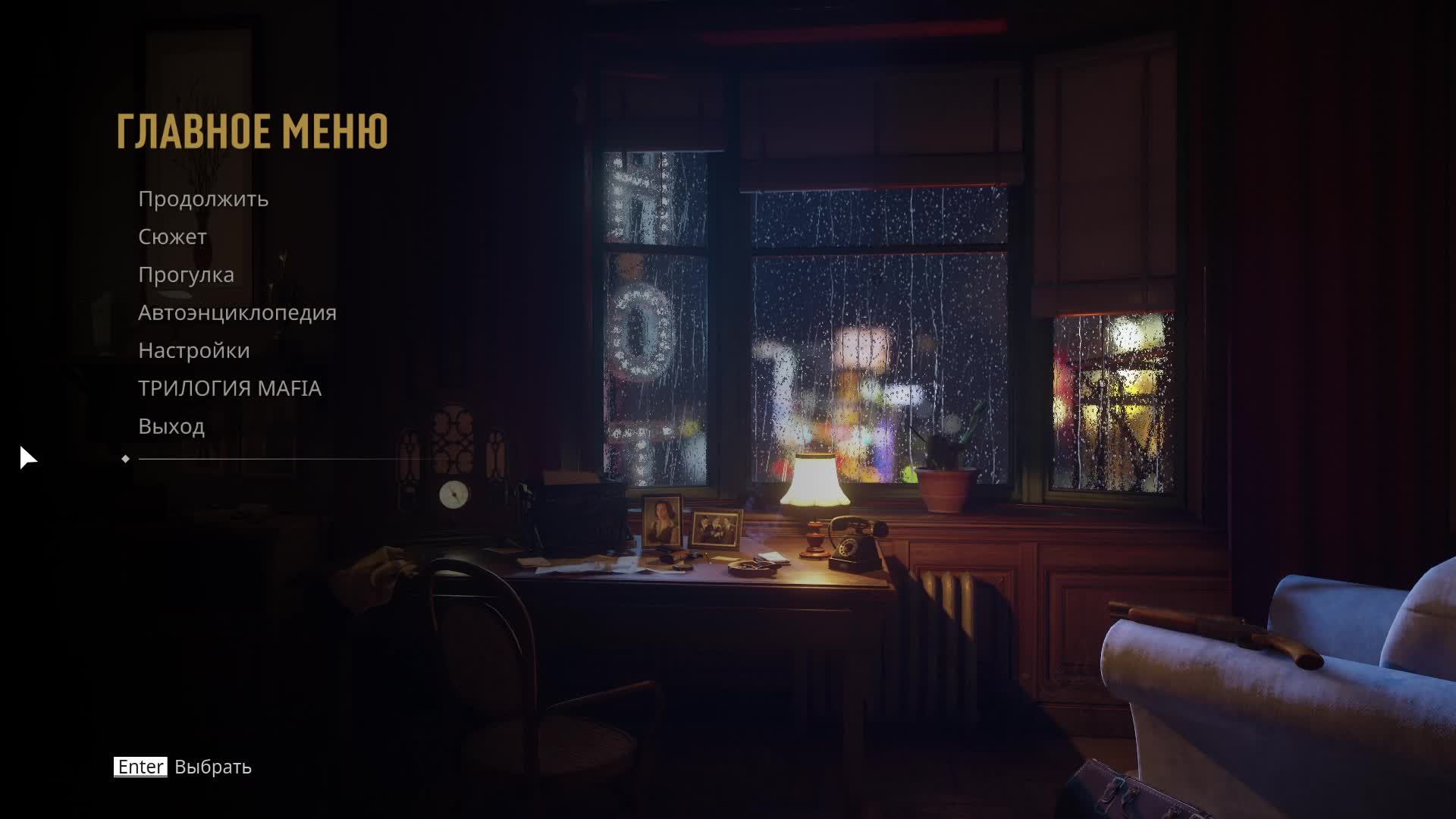Continue your save via the first menu option
The width and height of the screenshot is (1456, 819).
(x=202, y=199)
